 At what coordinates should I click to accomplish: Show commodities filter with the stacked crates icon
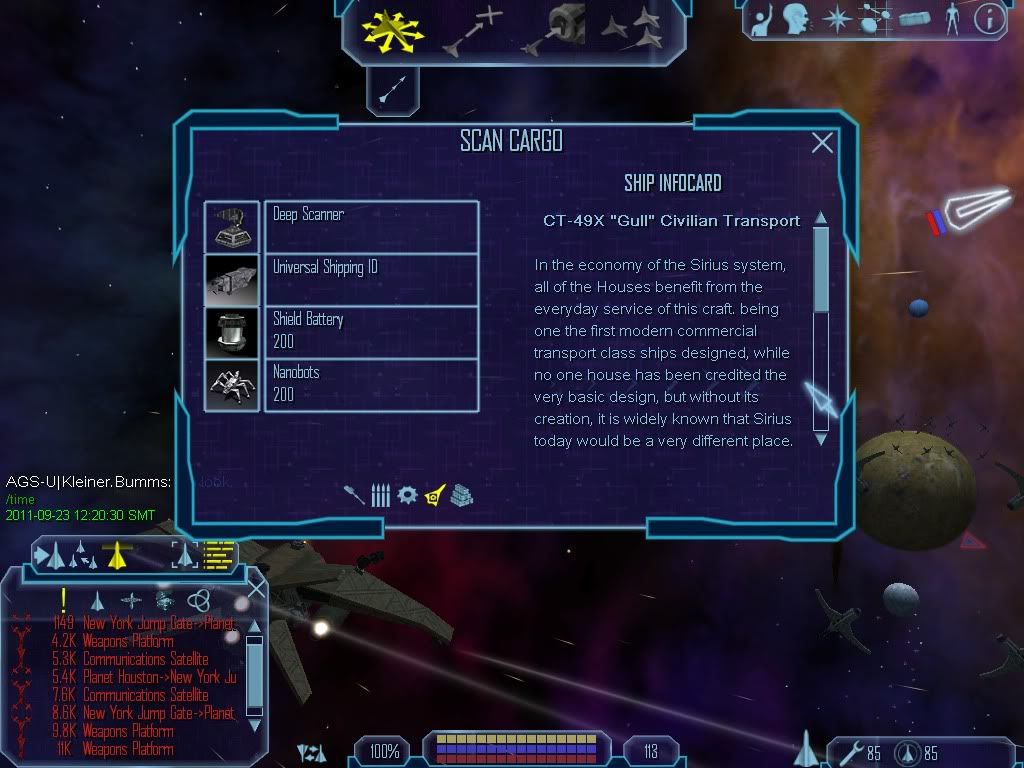pyautogui.click(x=461, y=495)
